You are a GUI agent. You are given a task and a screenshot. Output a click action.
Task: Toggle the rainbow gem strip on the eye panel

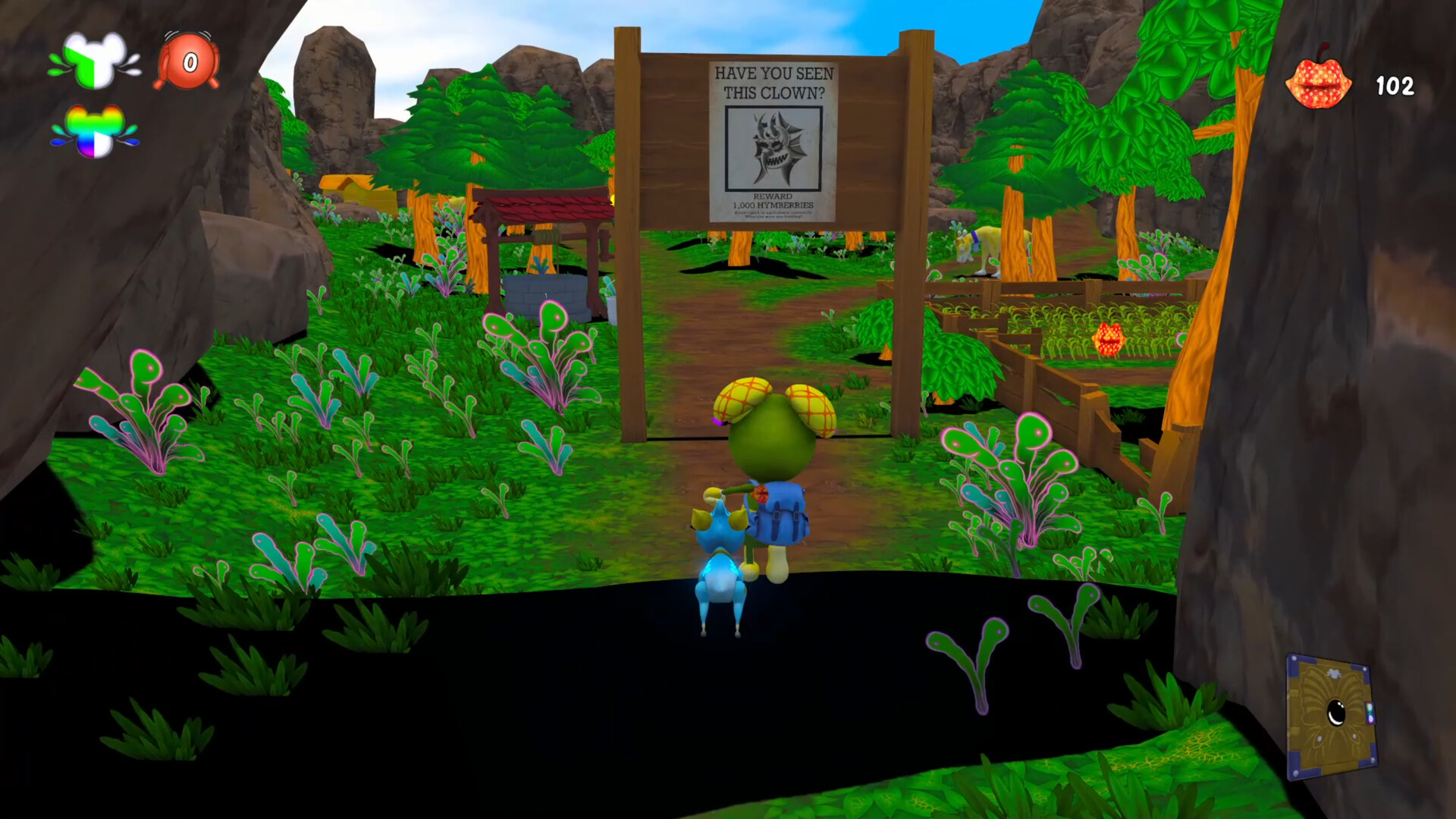[x=1370, y=713]
